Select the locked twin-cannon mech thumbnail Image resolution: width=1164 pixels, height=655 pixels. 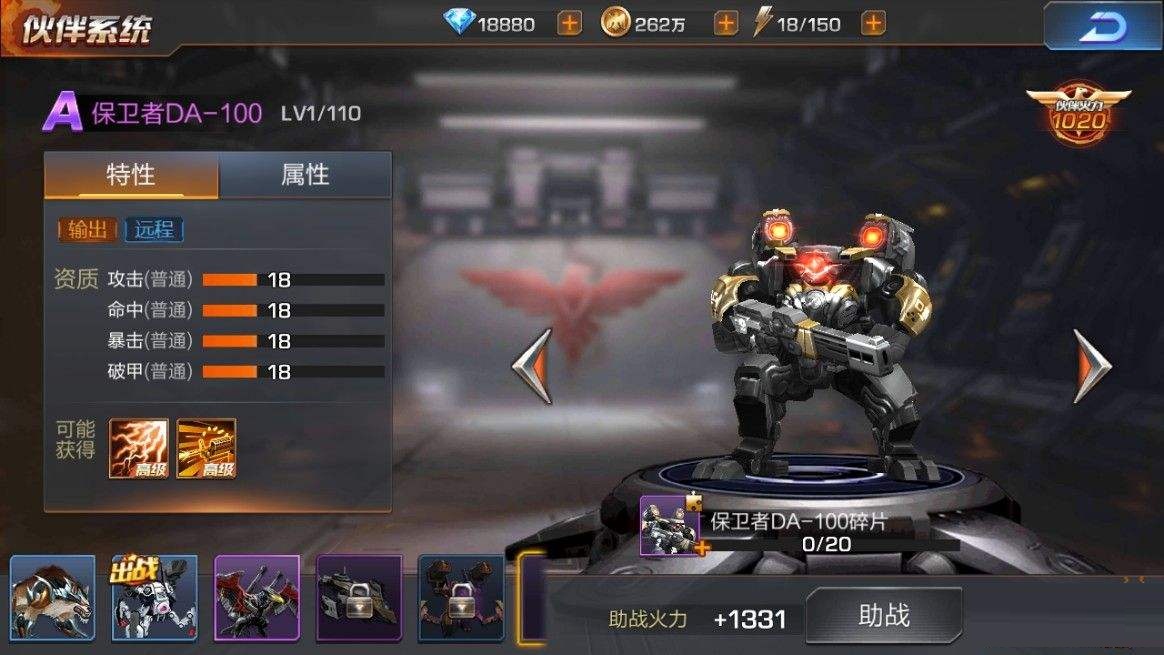(x=461, y=598)
